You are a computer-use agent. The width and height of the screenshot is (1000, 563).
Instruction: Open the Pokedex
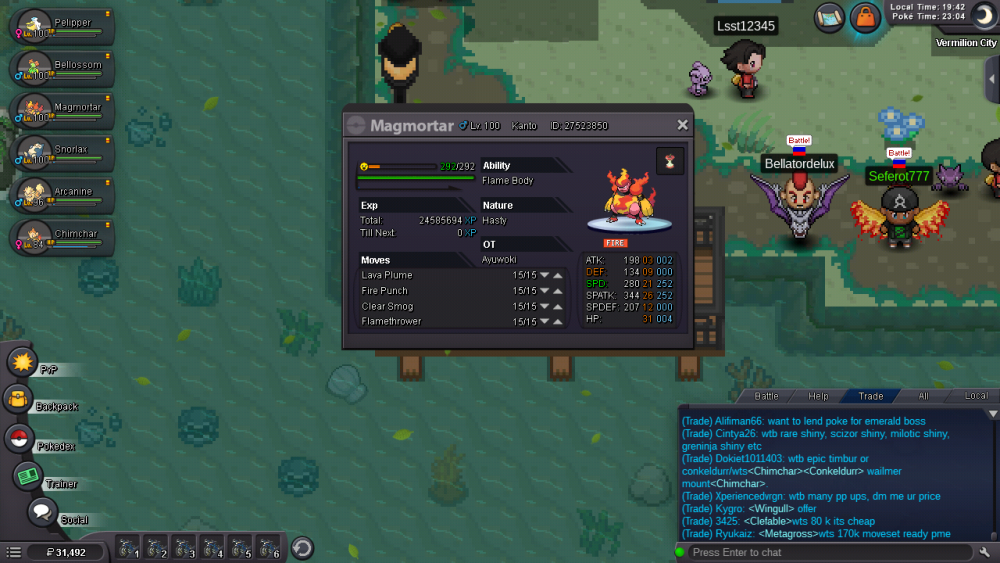coord(19,438)
